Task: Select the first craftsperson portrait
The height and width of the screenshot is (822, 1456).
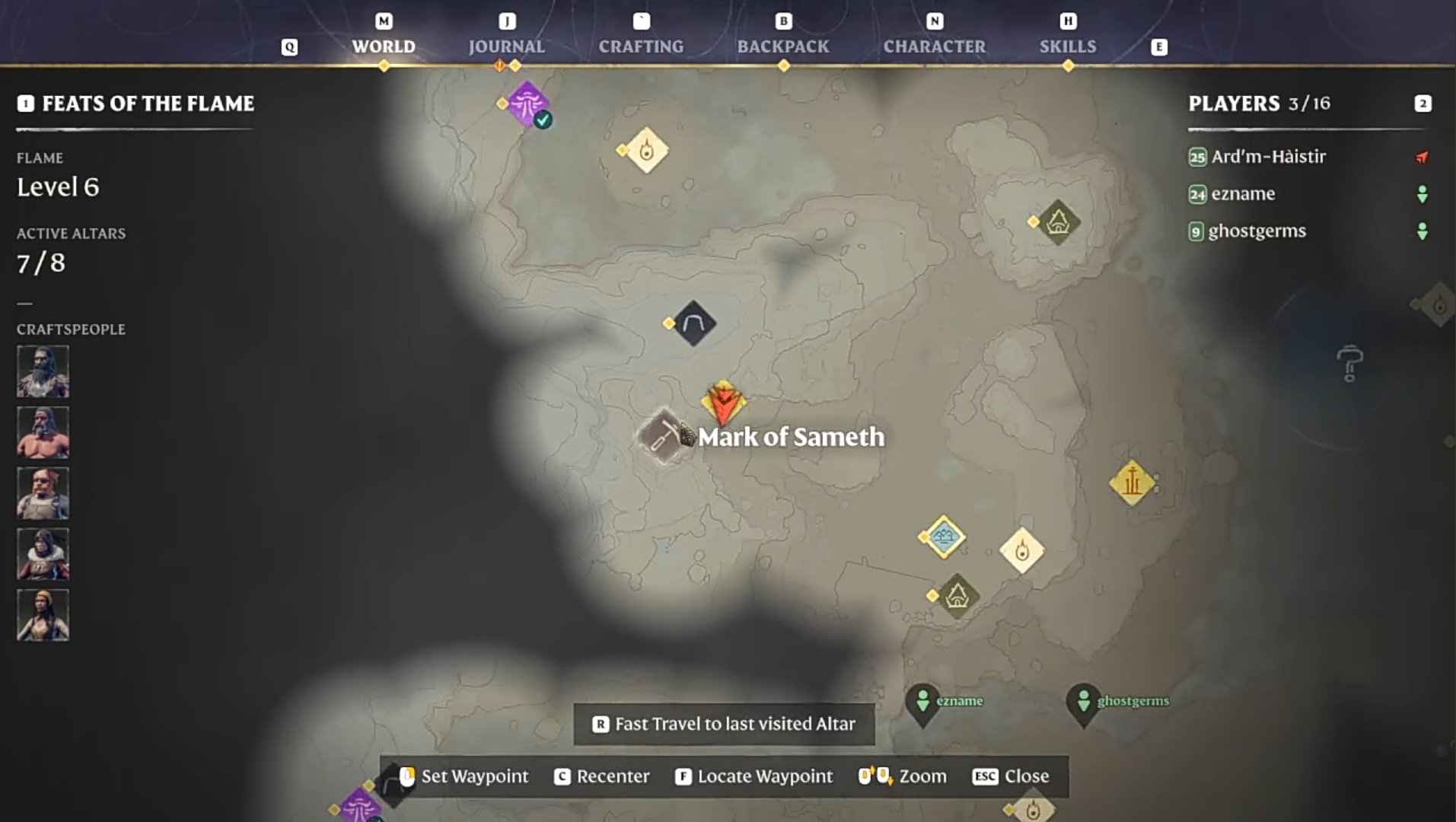Action: [43, 371]
